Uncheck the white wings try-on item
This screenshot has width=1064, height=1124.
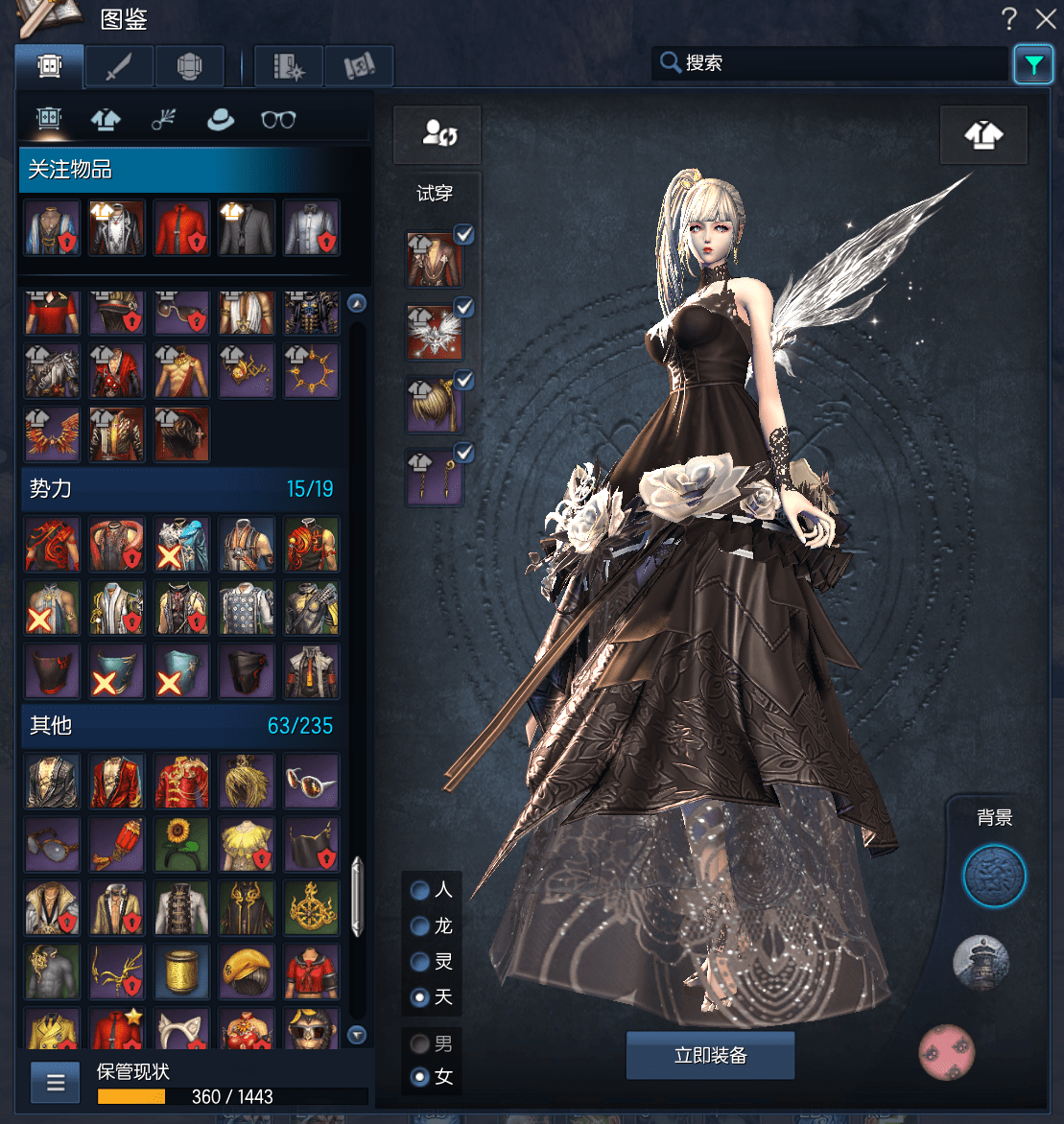point(463,308)
